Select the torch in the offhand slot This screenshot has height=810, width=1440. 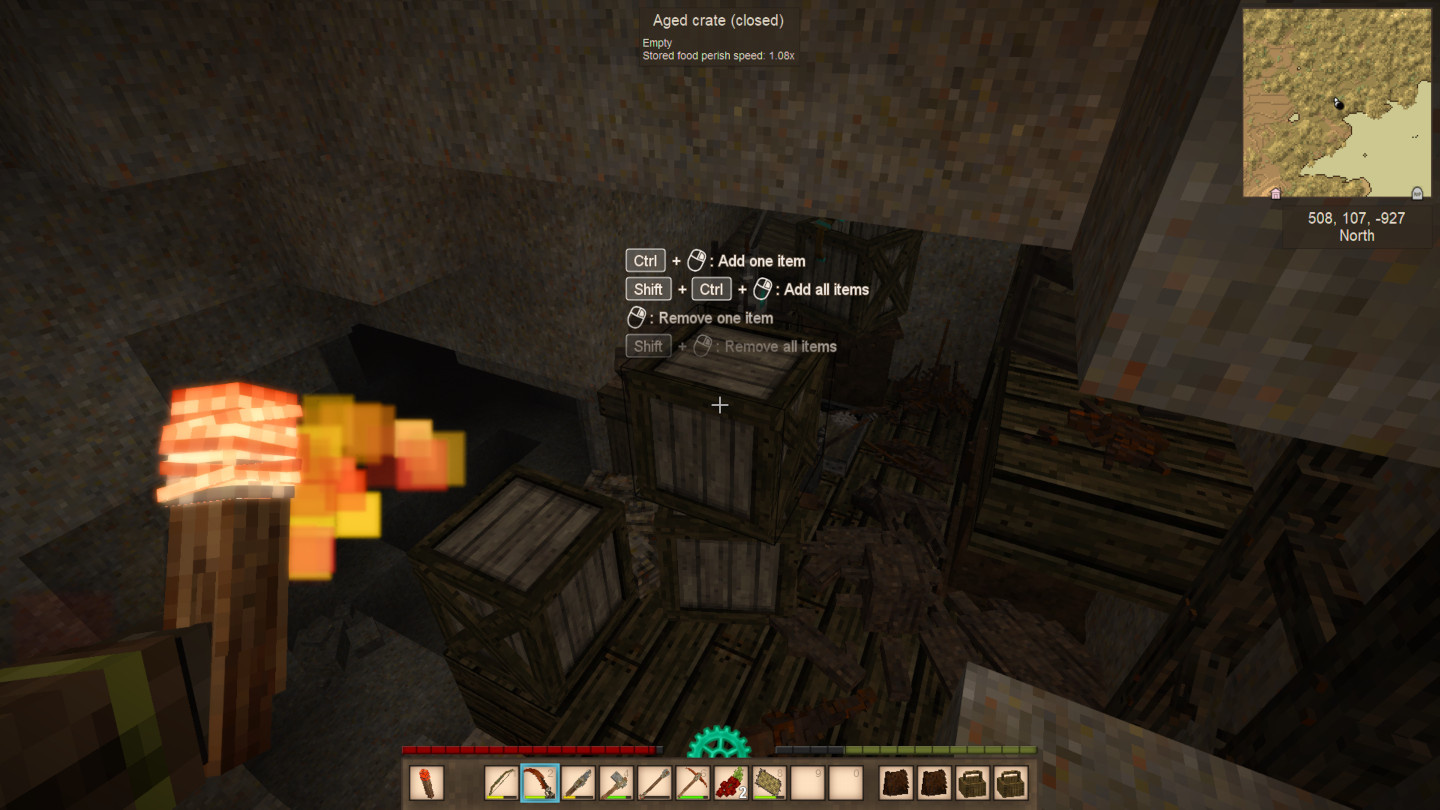pyautogui.click(x=427, y=783)
